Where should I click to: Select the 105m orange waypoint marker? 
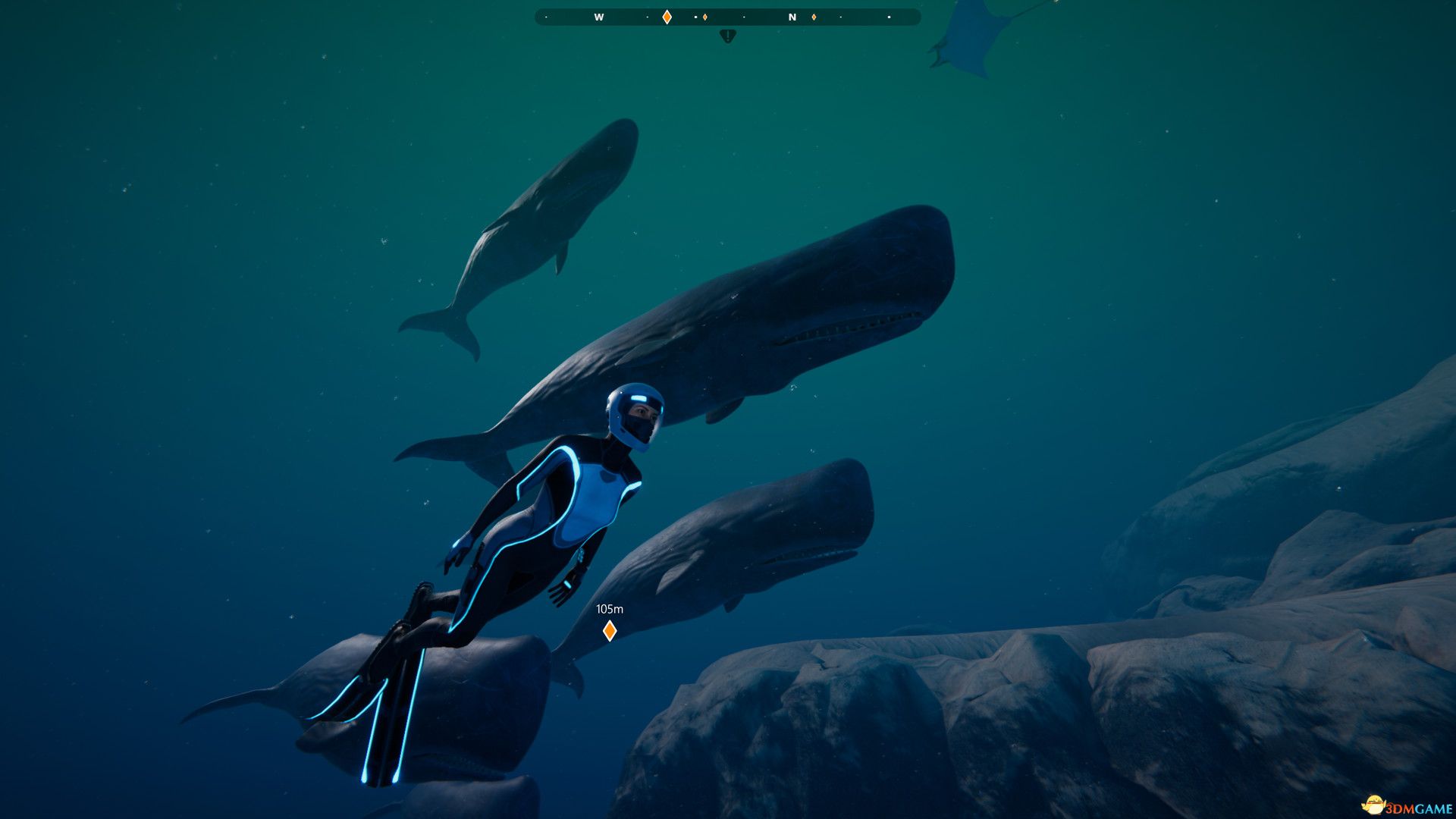point(609,630)
